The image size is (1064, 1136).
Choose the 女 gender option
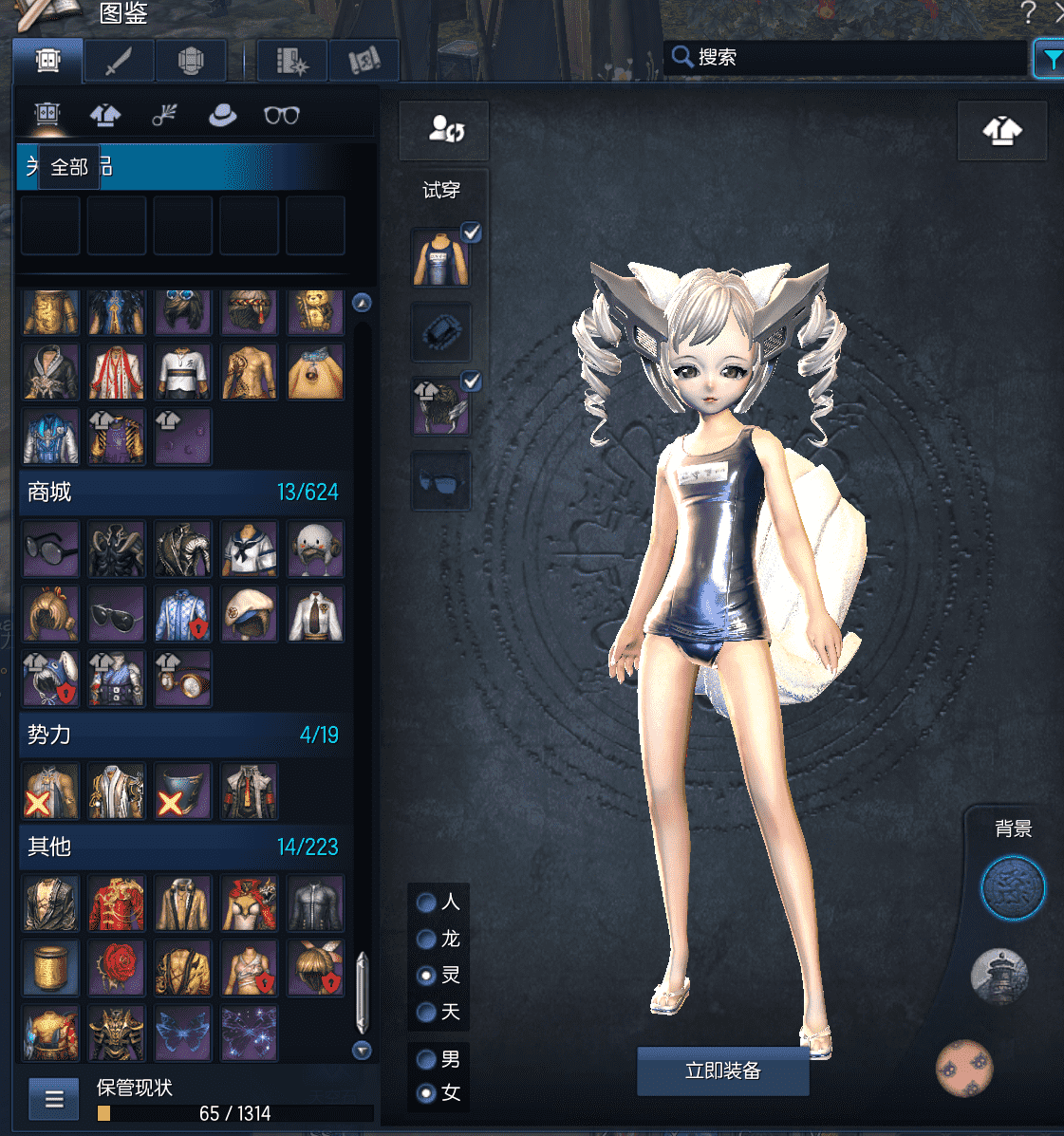(x=427, y=1093)
